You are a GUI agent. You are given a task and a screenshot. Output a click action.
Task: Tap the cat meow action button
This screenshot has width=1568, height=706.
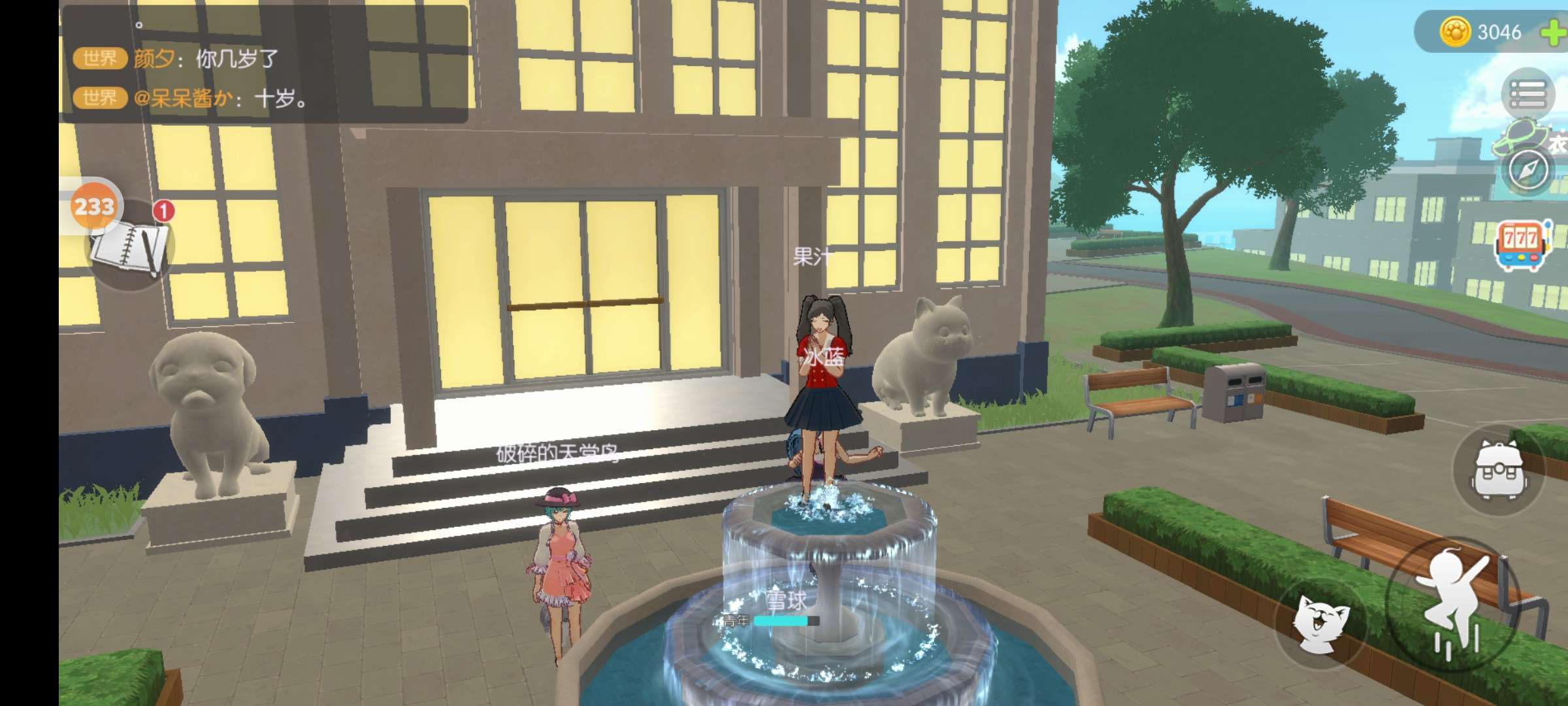[1321, 622]
